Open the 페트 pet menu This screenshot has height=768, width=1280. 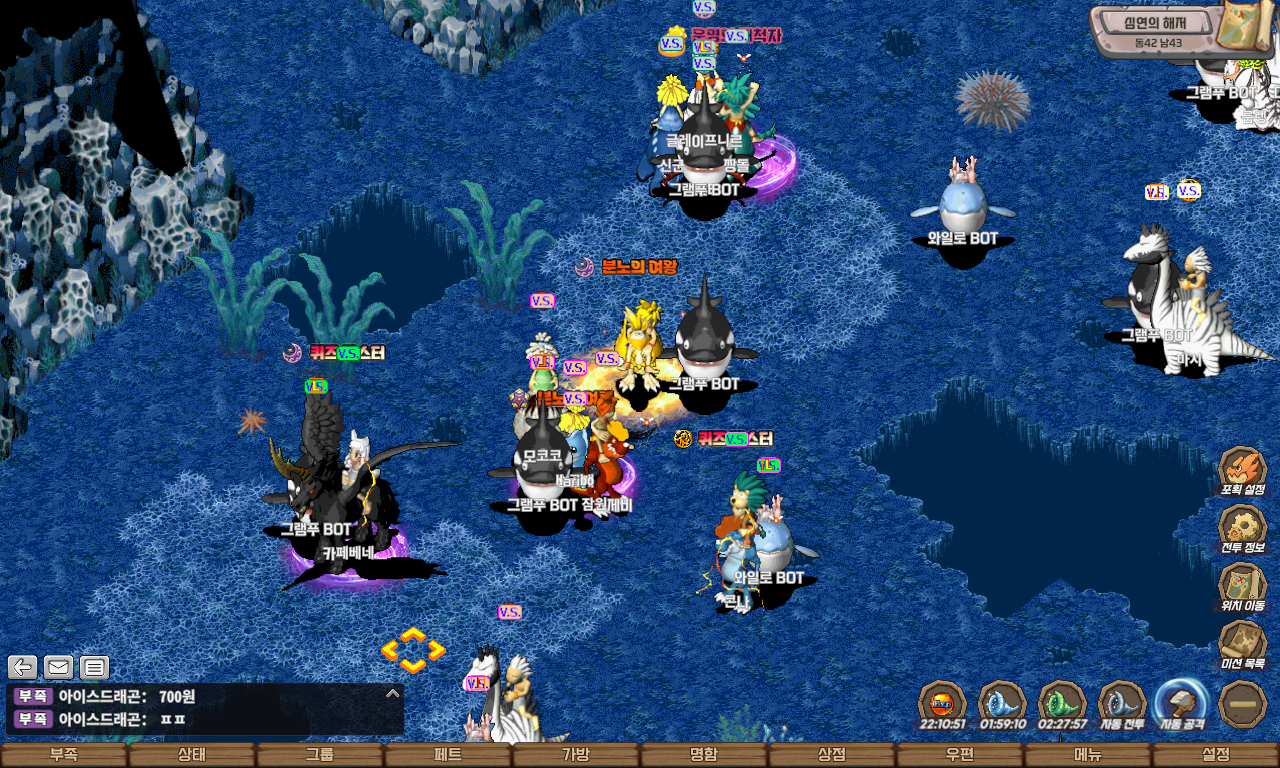point(447,755)
